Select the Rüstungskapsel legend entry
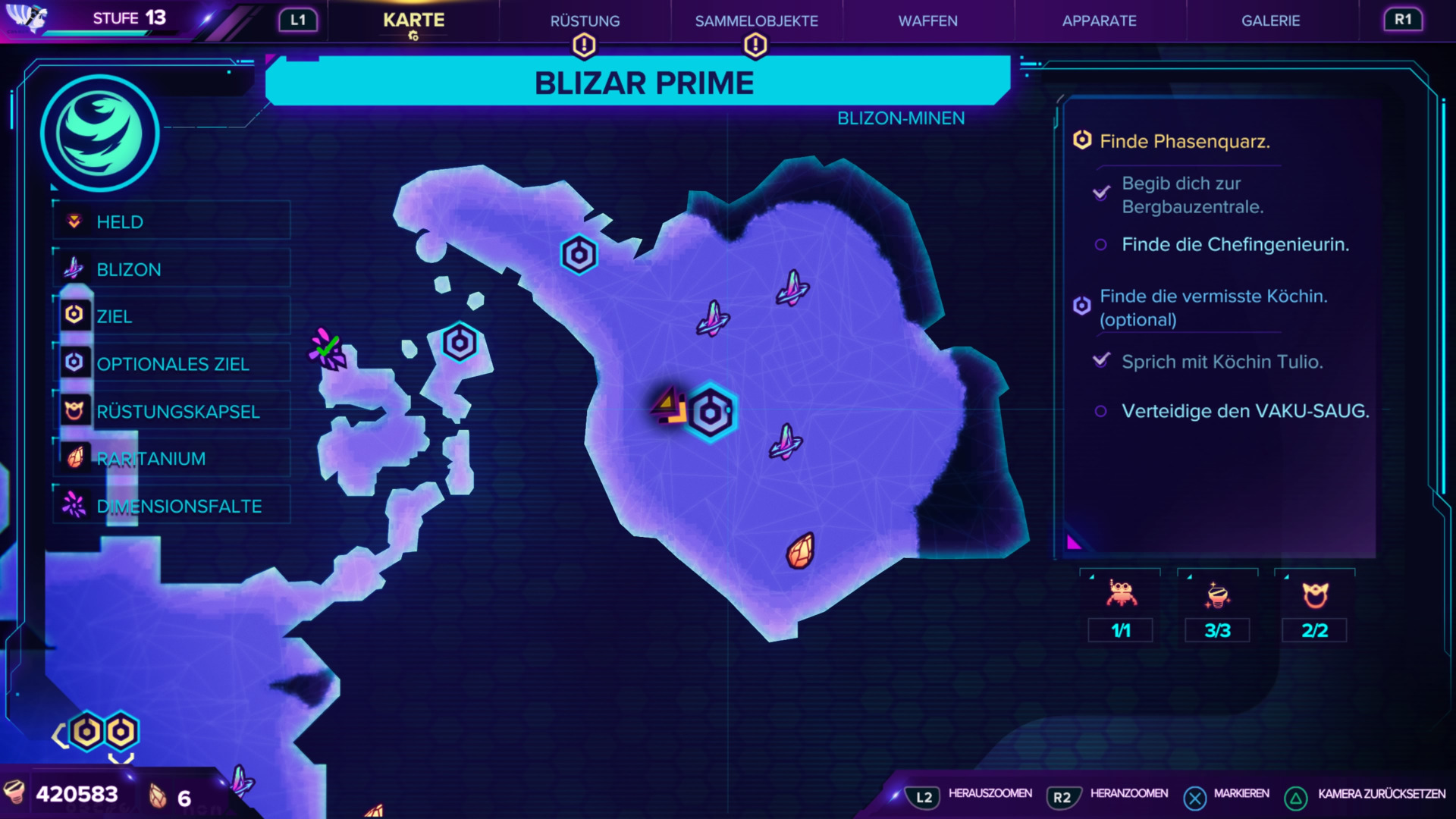 coord(172,411)
